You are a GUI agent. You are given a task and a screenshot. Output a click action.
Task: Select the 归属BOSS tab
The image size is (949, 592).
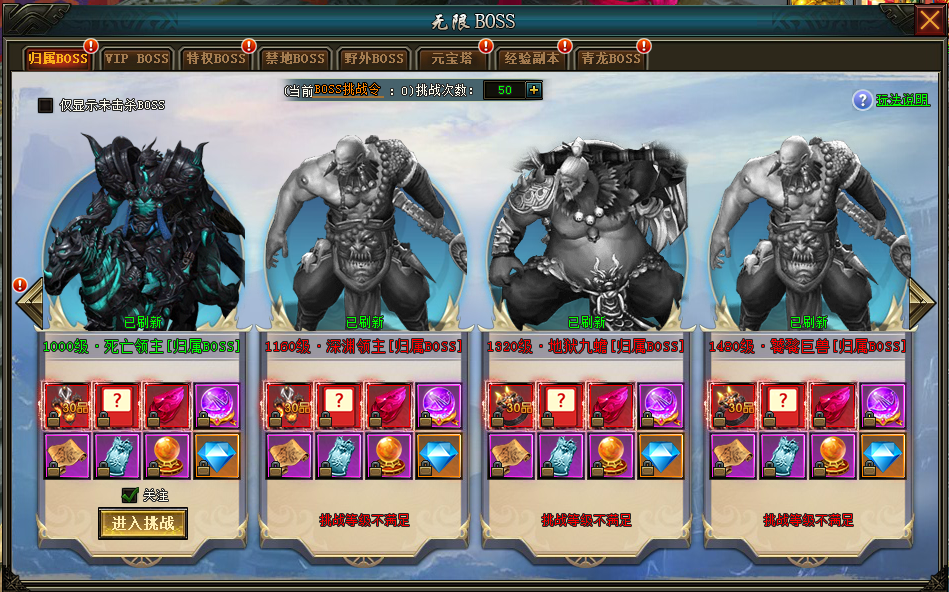pos(58,59)
